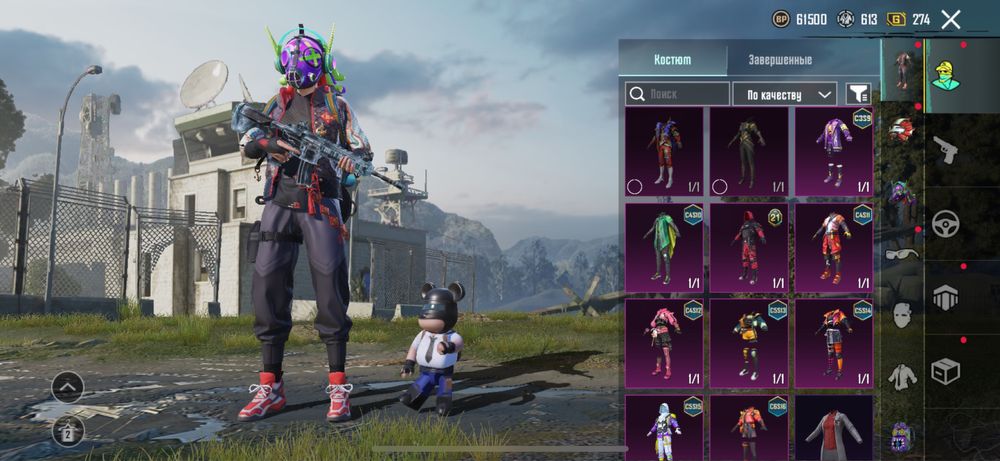This screenshot has height=461, width=1000.
Task: Expand the up-arrow circular button
Action: click(x=67, y=387)
